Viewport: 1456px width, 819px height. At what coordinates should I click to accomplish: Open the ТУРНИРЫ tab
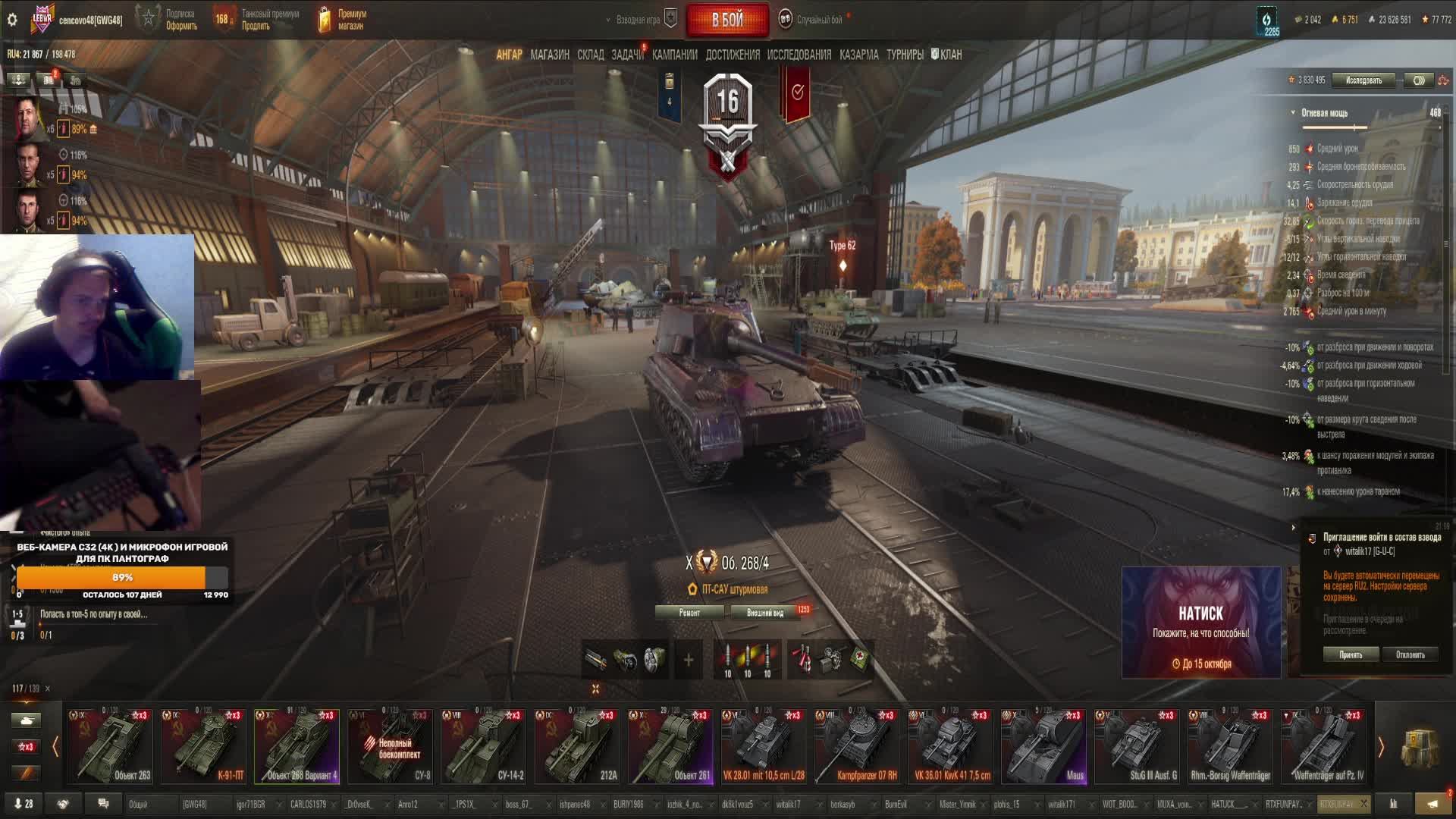pos(905,55)
